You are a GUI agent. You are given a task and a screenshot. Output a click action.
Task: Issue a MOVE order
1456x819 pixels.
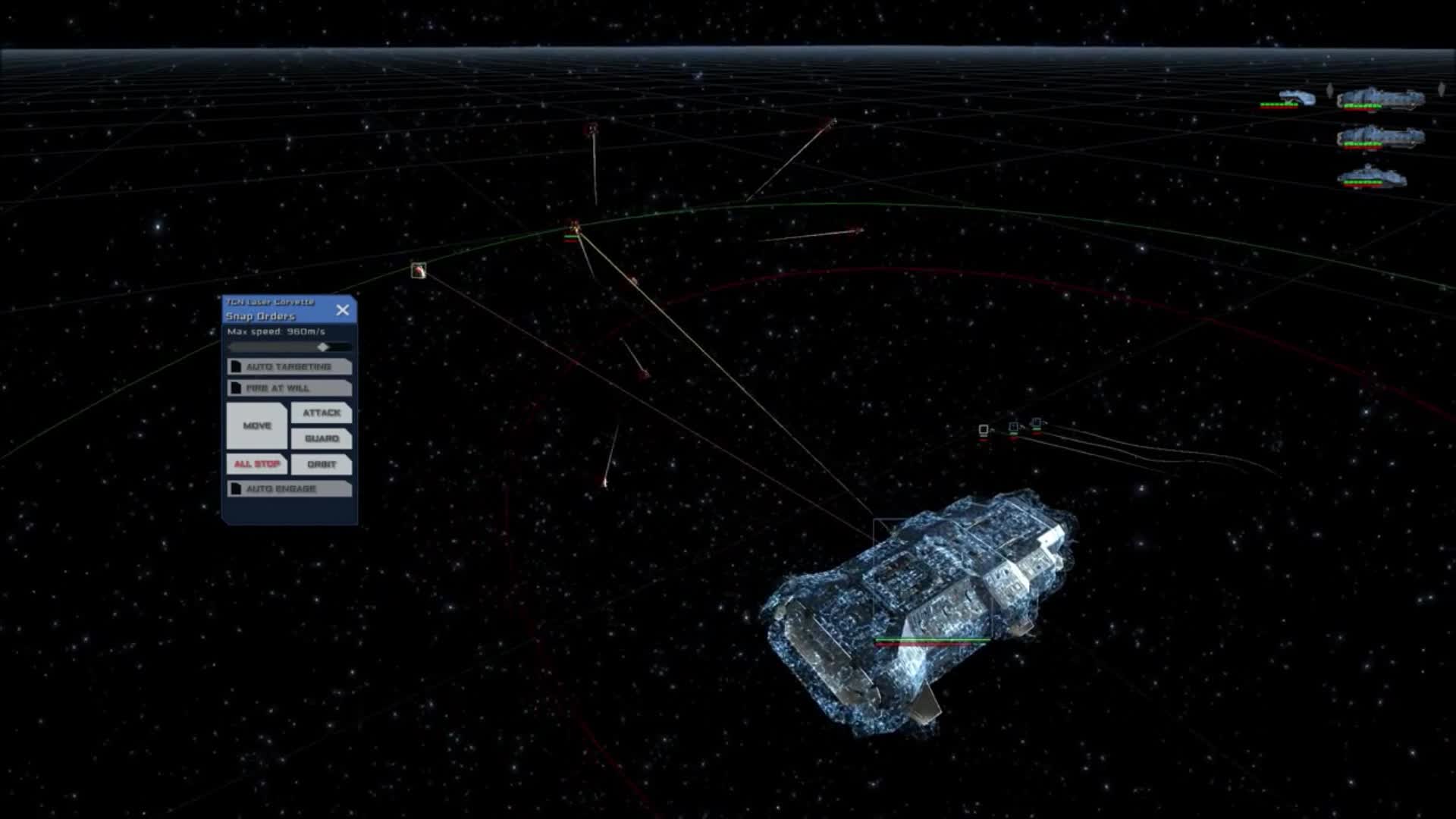(x=256, y=425)
